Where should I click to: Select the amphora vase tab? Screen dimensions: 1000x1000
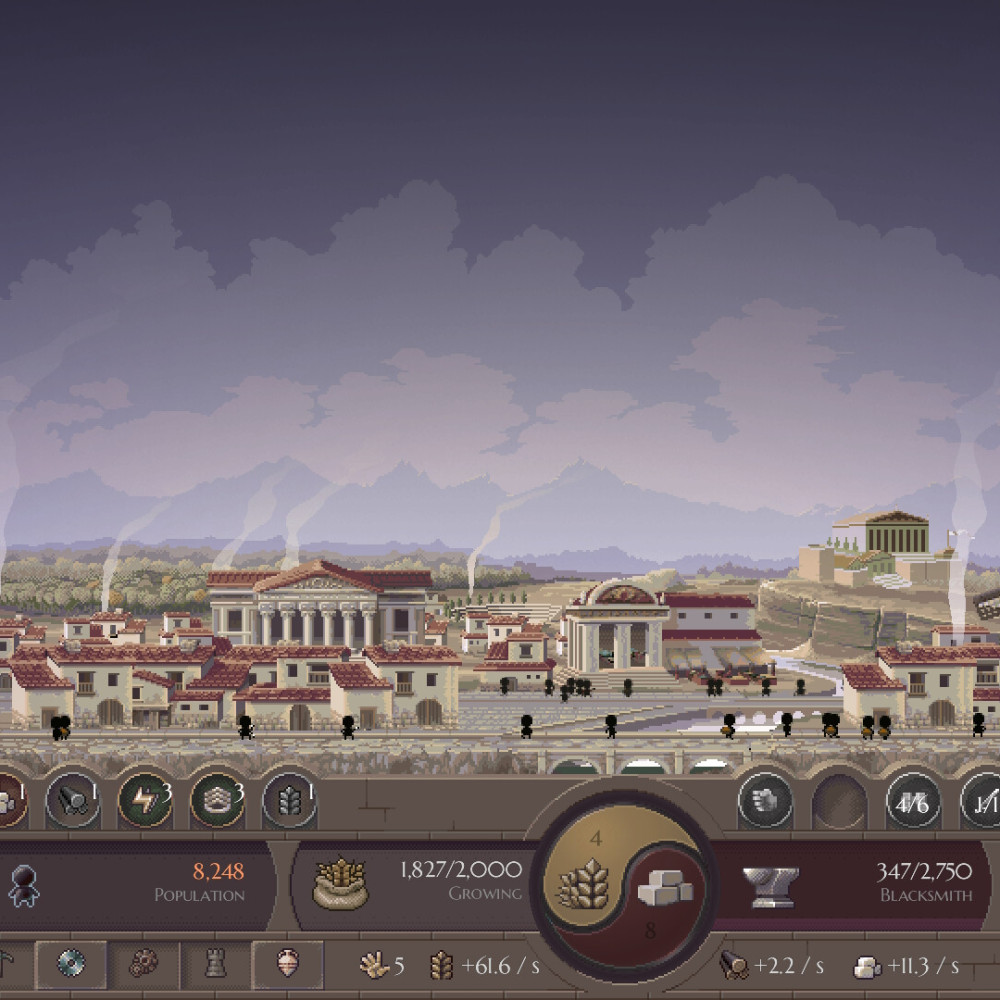(x=287, y=964)
